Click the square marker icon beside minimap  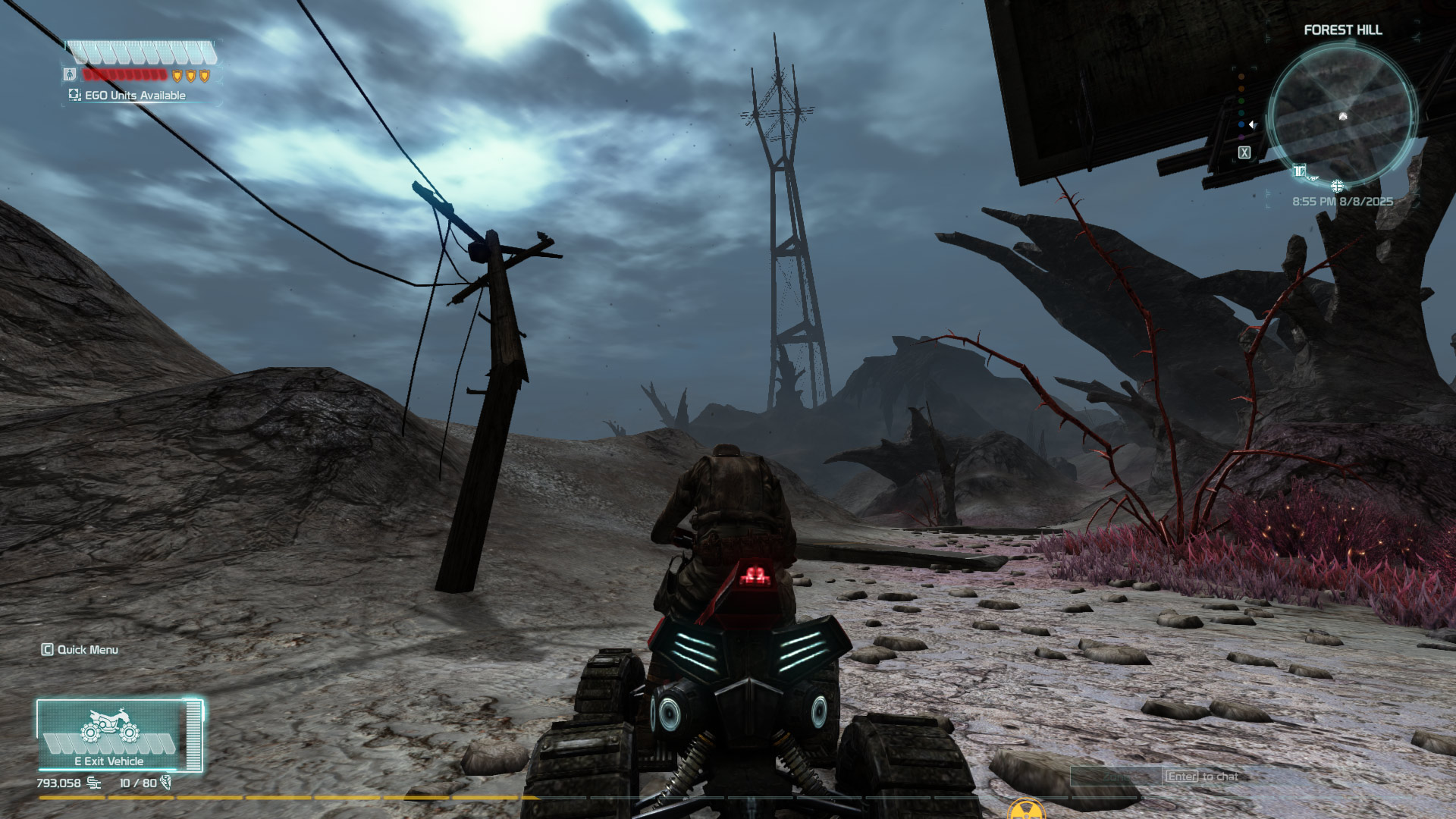coord(1244,152)
